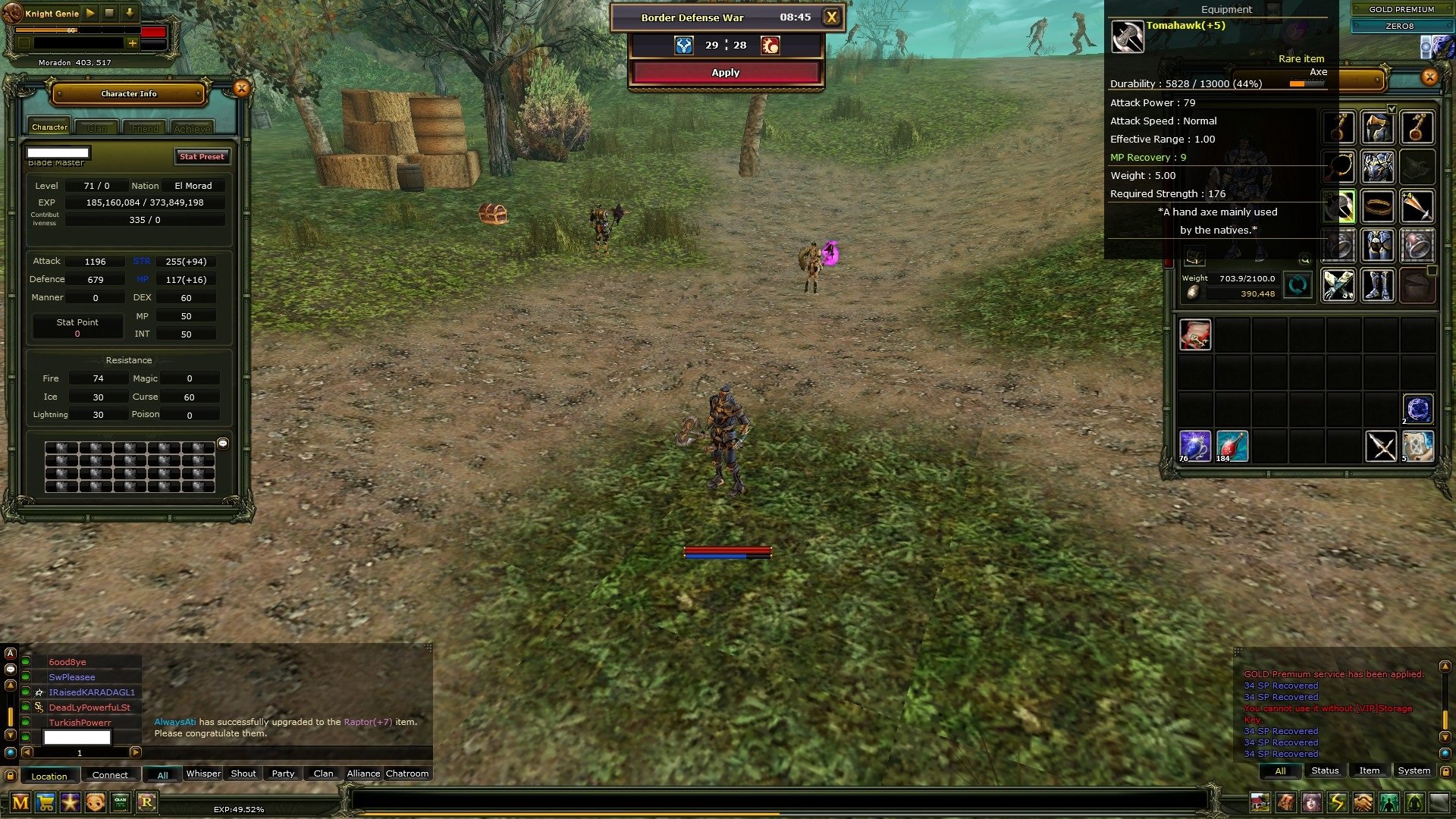
Task: Refresh inventory with the circular arrows button
Action: tap(1298, 286)
